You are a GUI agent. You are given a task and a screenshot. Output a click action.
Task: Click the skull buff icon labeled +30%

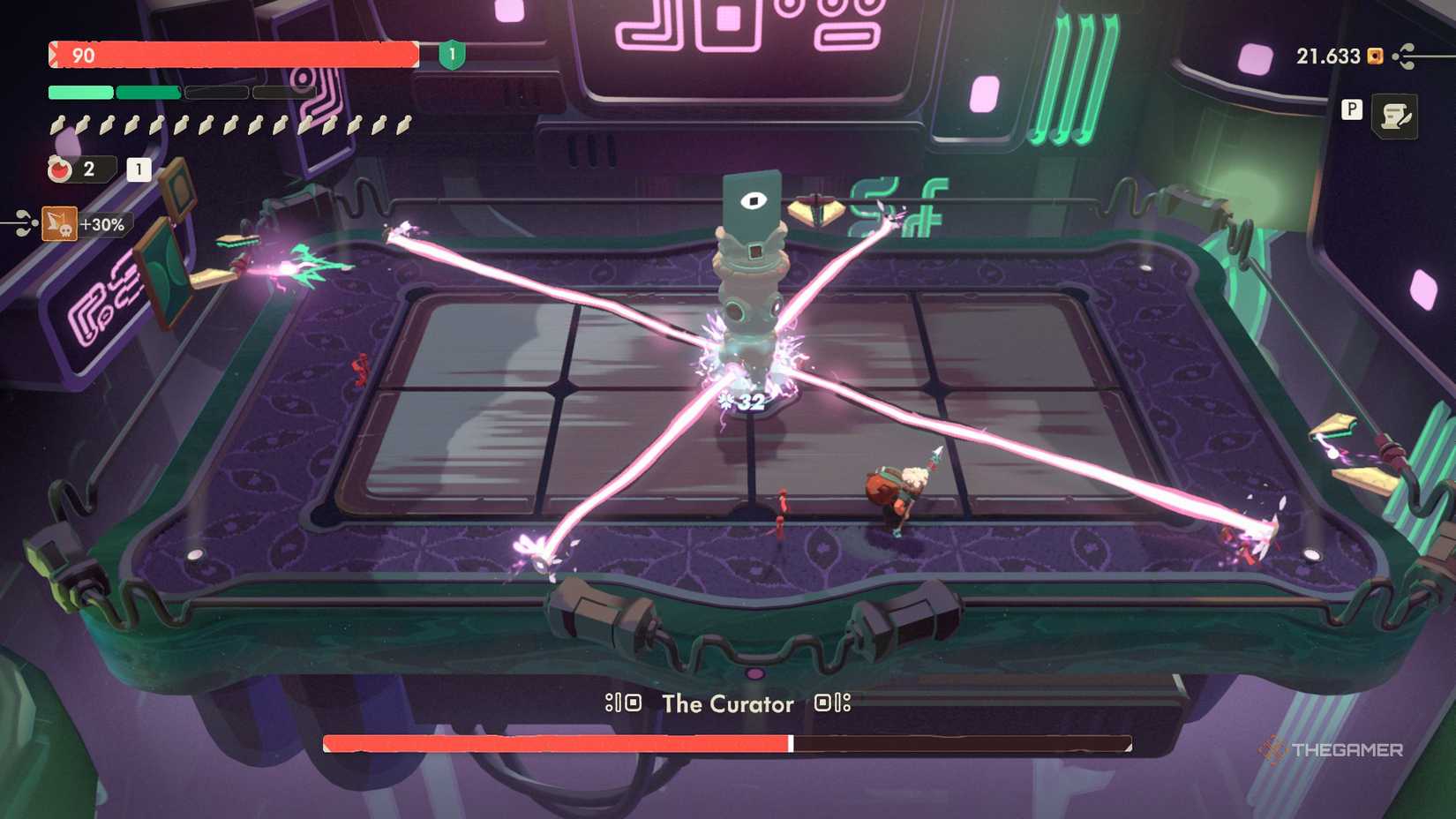click(x=59, y=224)
